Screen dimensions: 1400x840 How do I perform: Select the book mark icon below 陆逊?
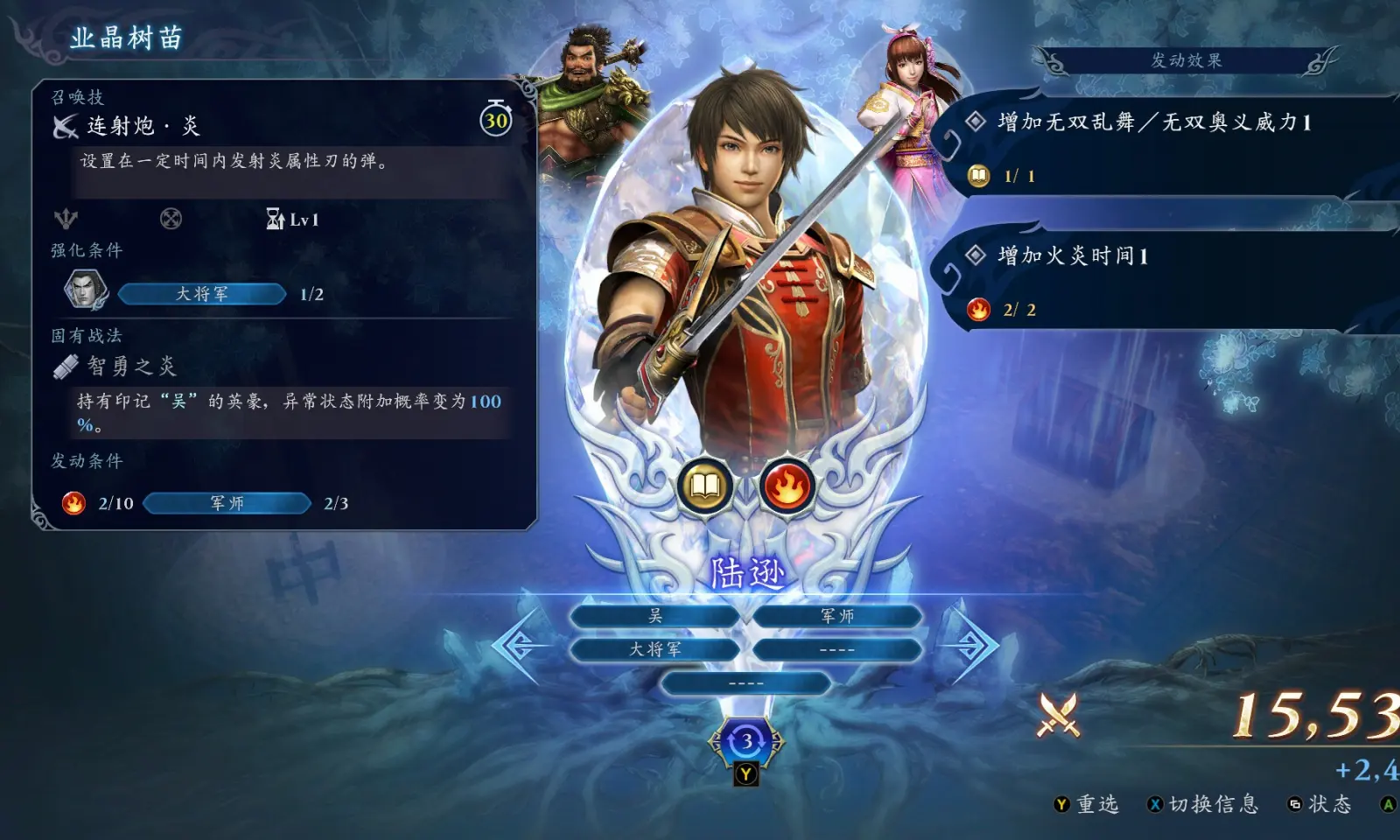[x=703, y=484]
